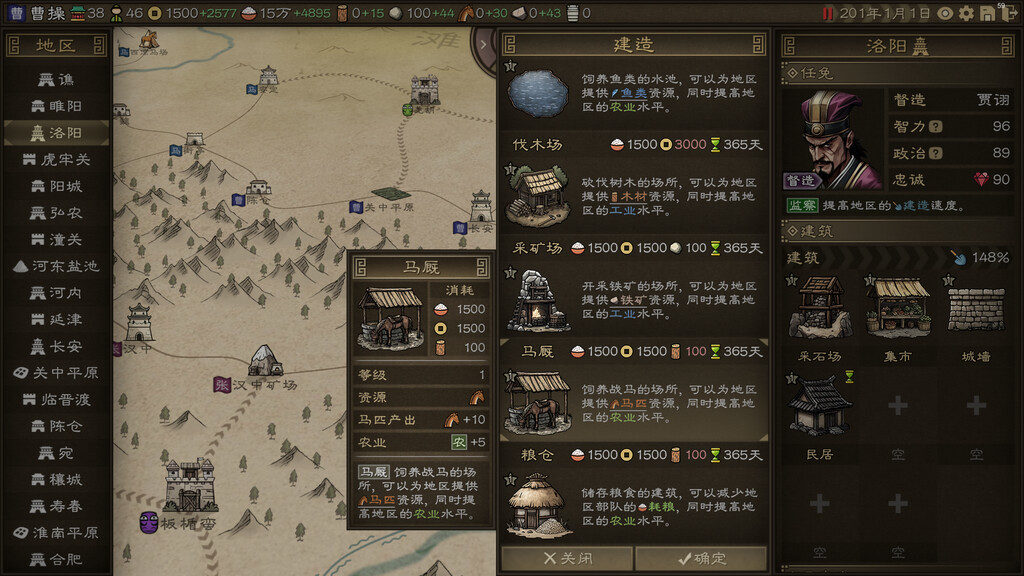The height and width of the screenshot is (576, 1024).
Task: Click the exit door icon
Action: [1007, 14]
